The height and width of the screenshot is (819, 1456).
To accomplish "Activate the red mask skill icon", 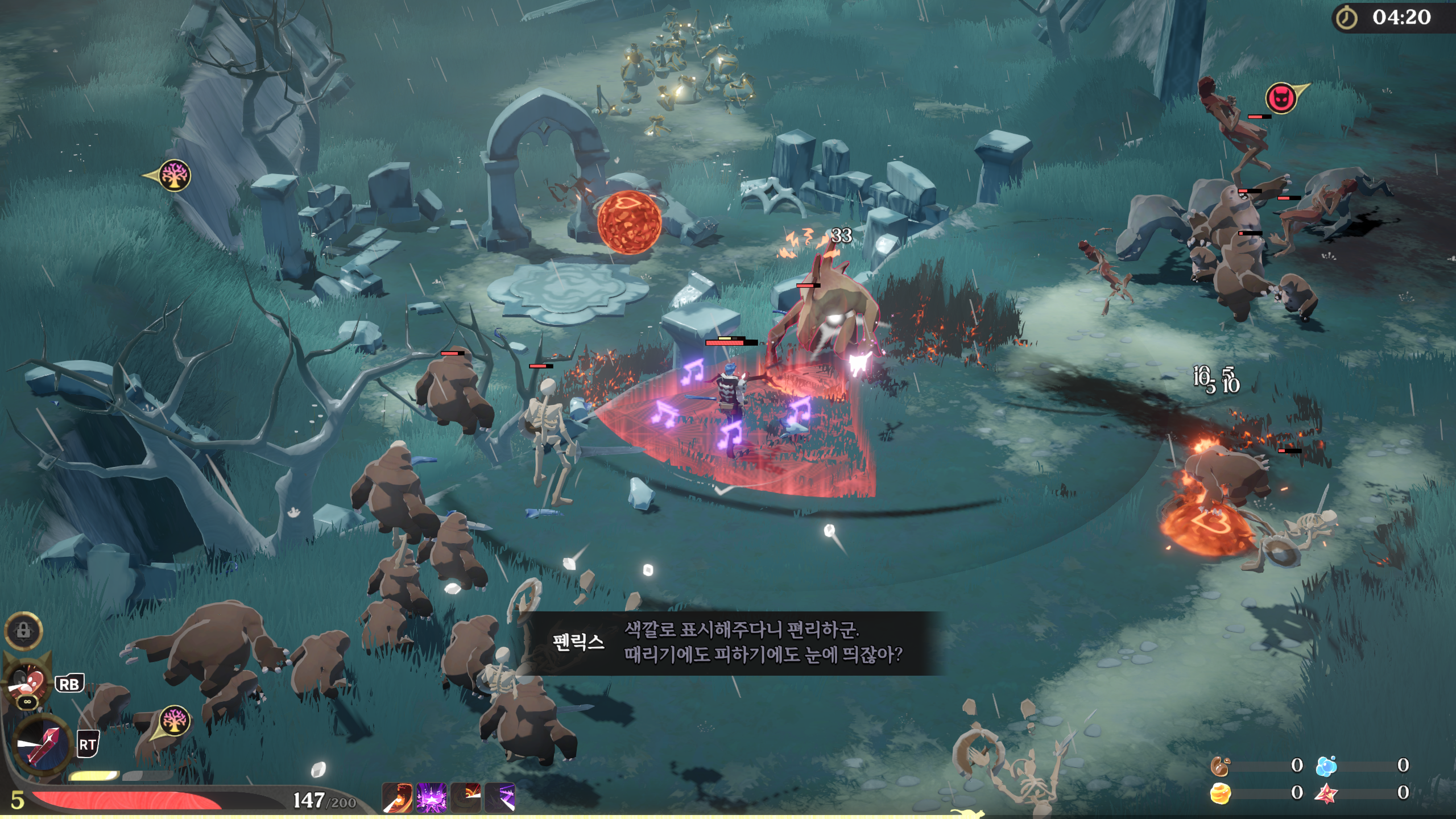I will (27, 682).
